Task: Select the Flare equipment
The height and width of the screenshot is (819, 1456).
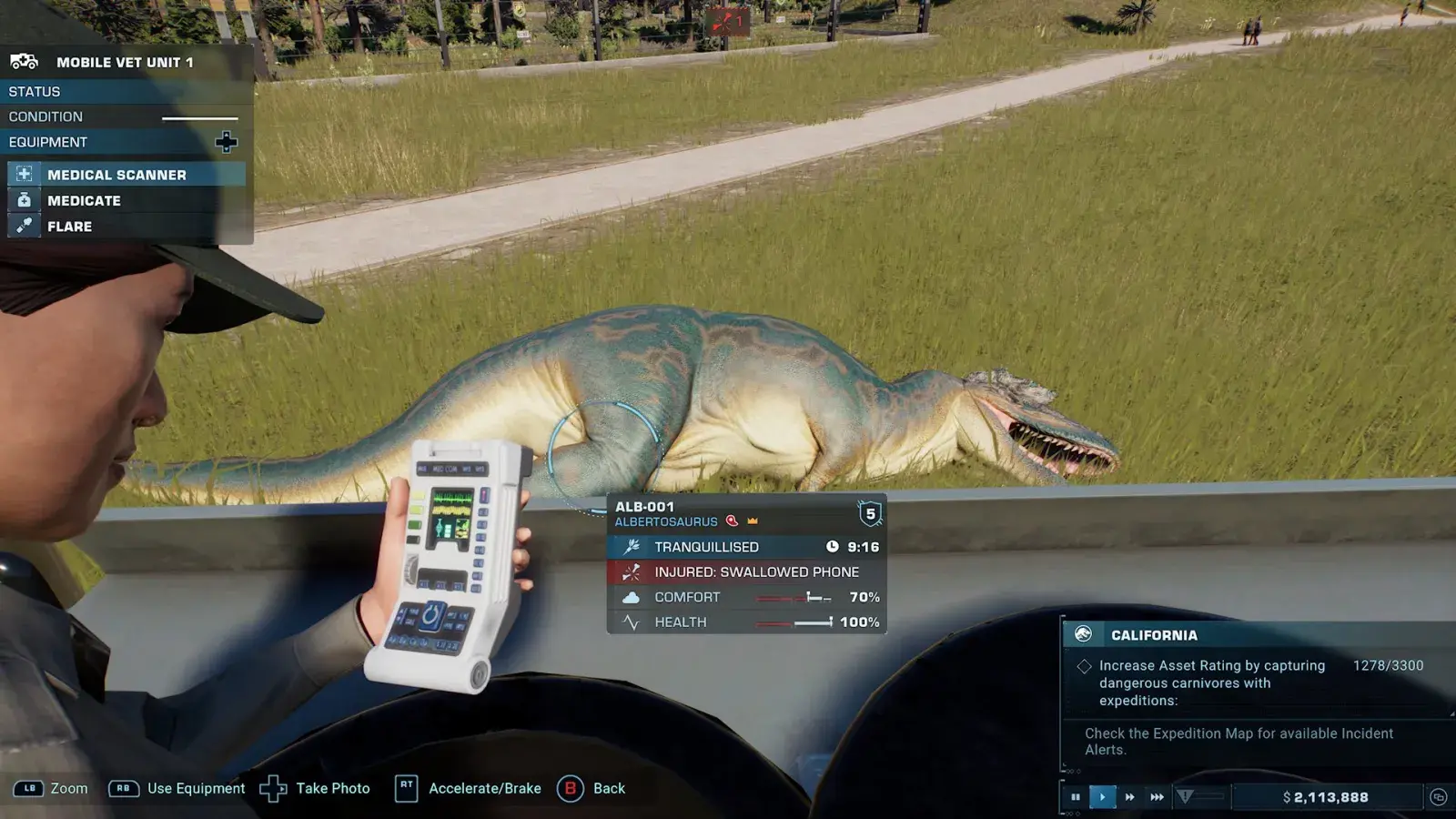Action: click(69, 227)
